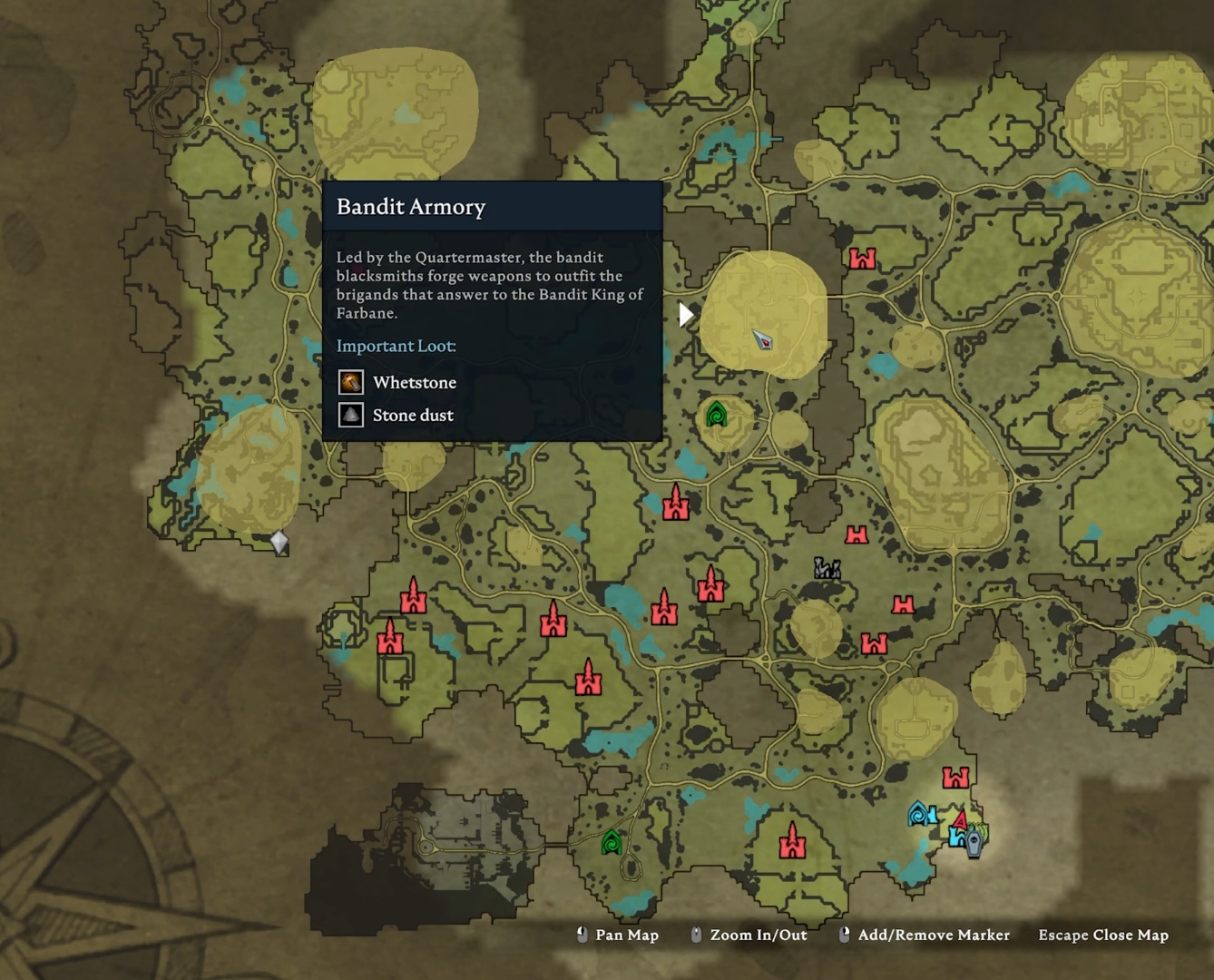Select the mouse icon beside Pan Map
The width and height of the screenshot is (1214, 980).
point(582,935)
